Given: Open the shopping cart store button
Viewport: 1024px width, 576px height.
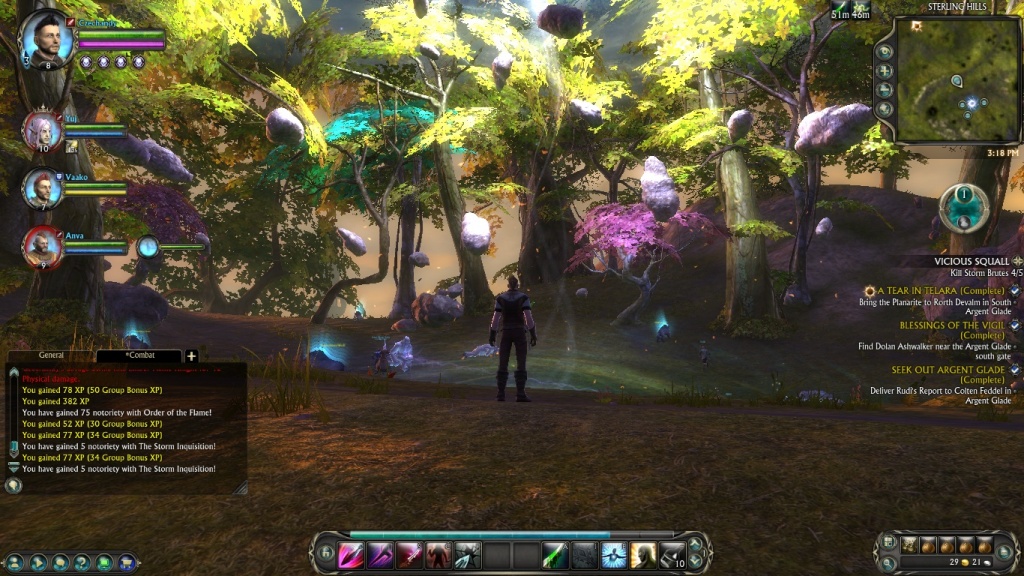Looking at the screenshot, I should [127, 563].
